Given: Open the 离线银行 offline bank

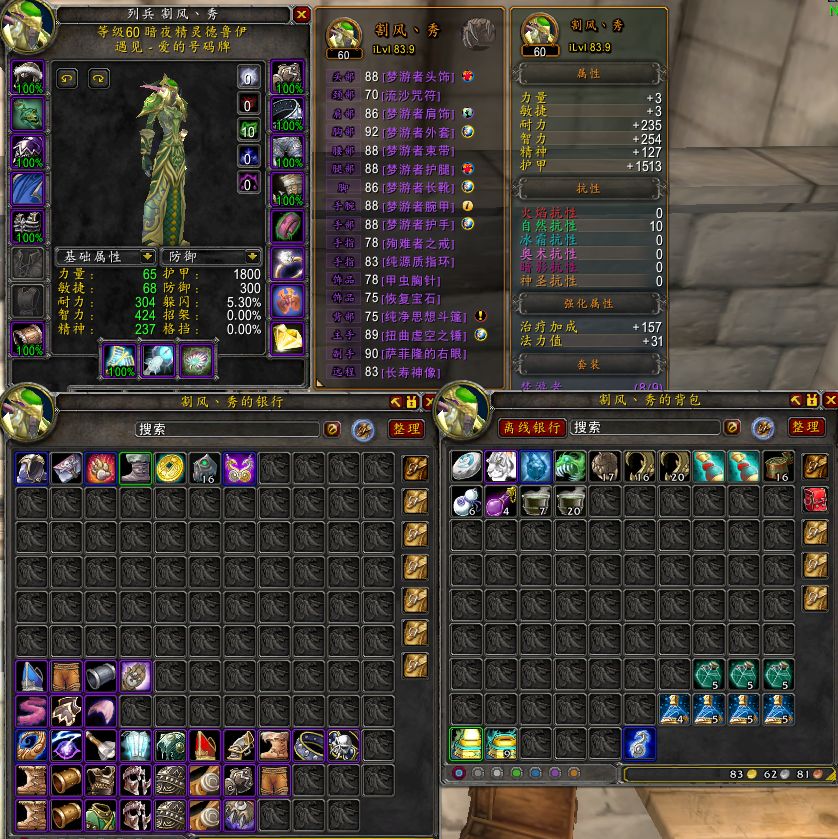Looking at the screenshot, I should tap(532, 427).
